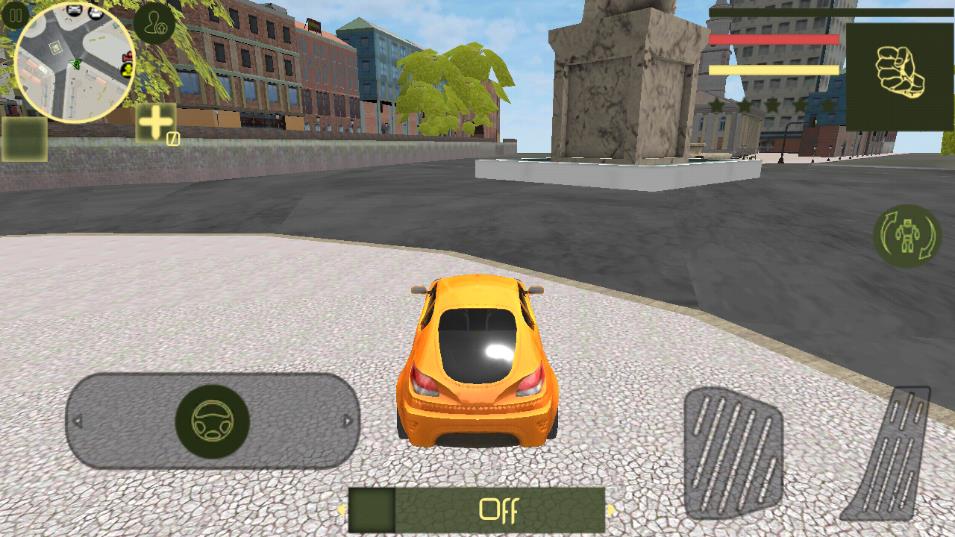Use the yellow plus health button
Viewport: 955px width, 537px height.
[156, 123]
